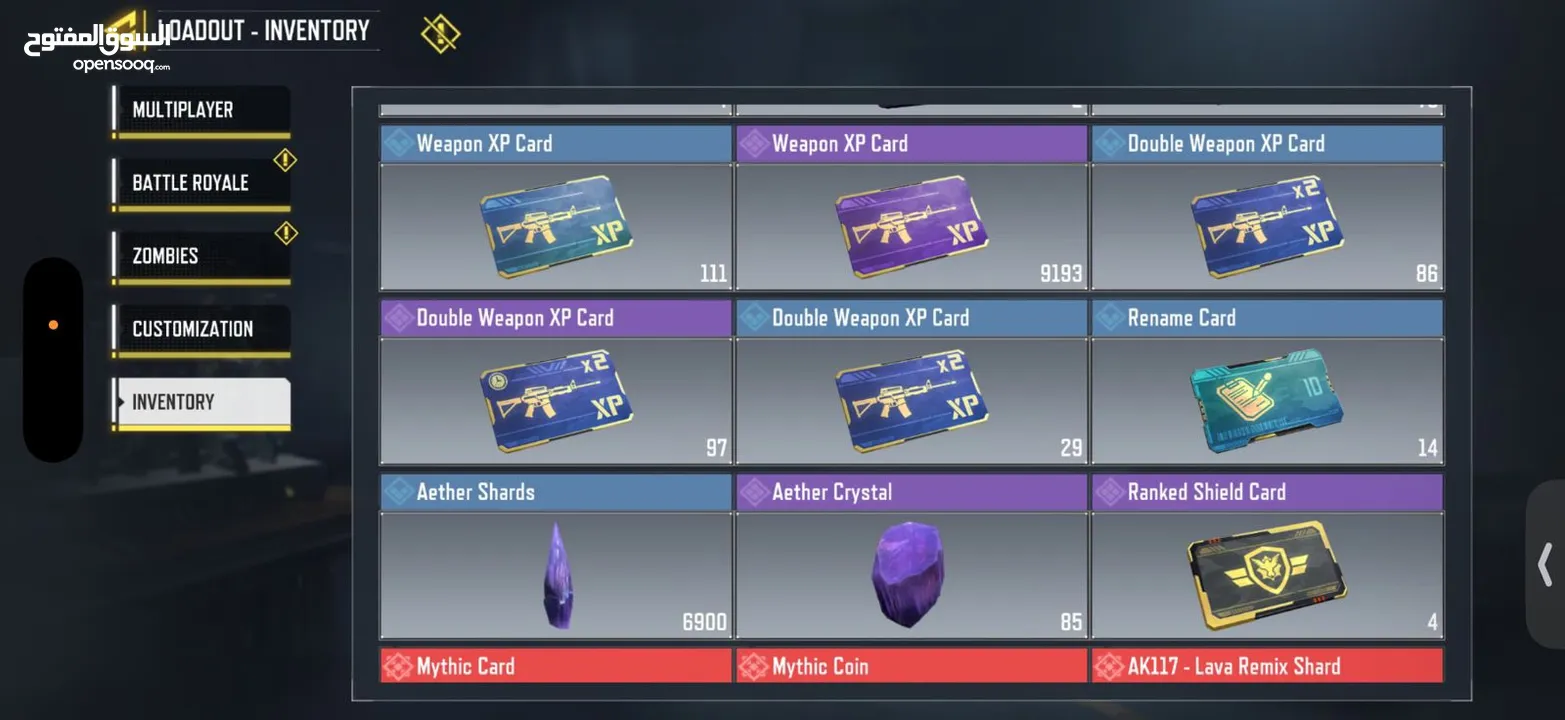Switch to the Customization tab
The width and height of the screenshot is (1565, 720).
(200, 328)
